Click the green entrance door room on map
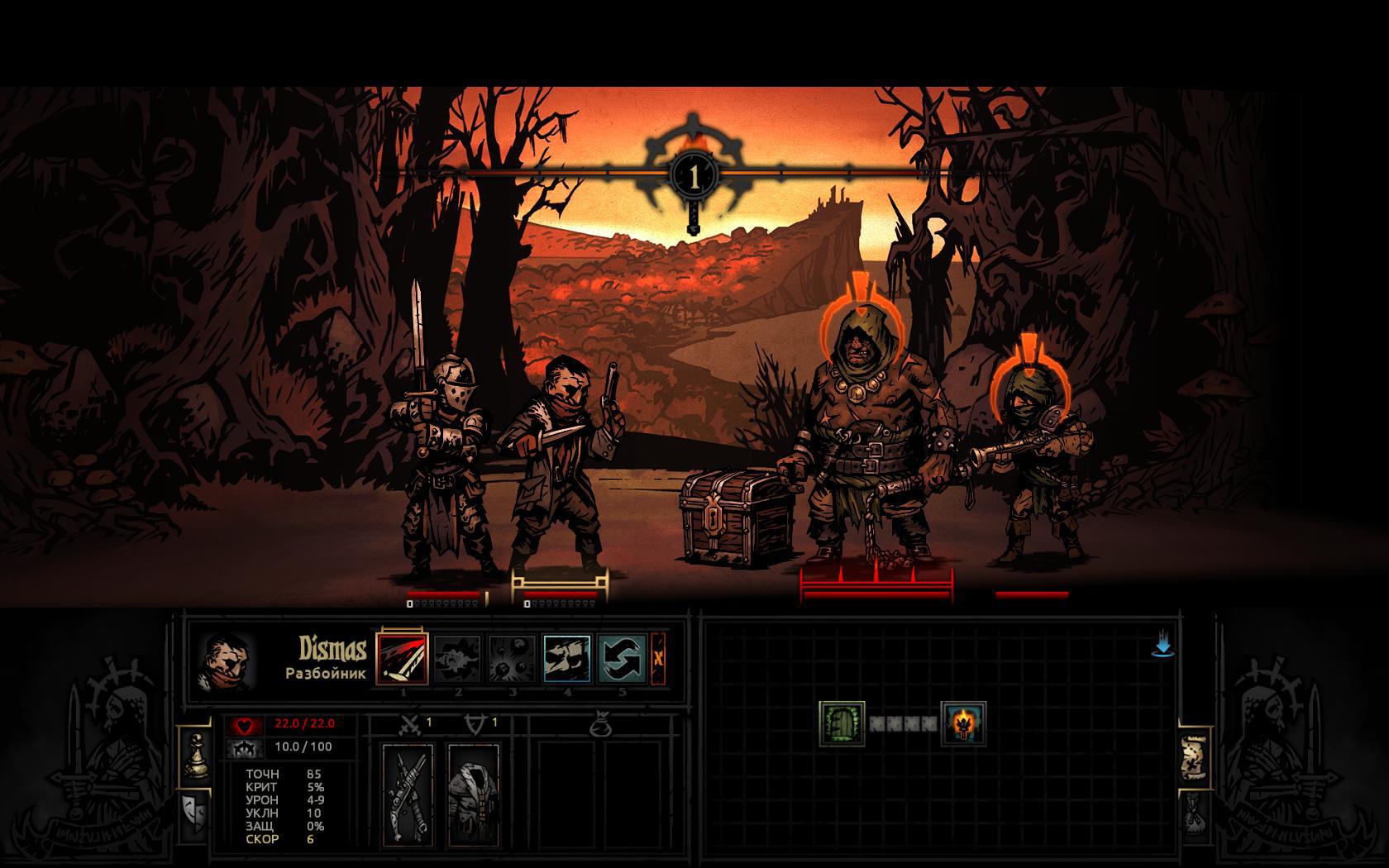The image size is (1389, 868). (x=842, y=723)
